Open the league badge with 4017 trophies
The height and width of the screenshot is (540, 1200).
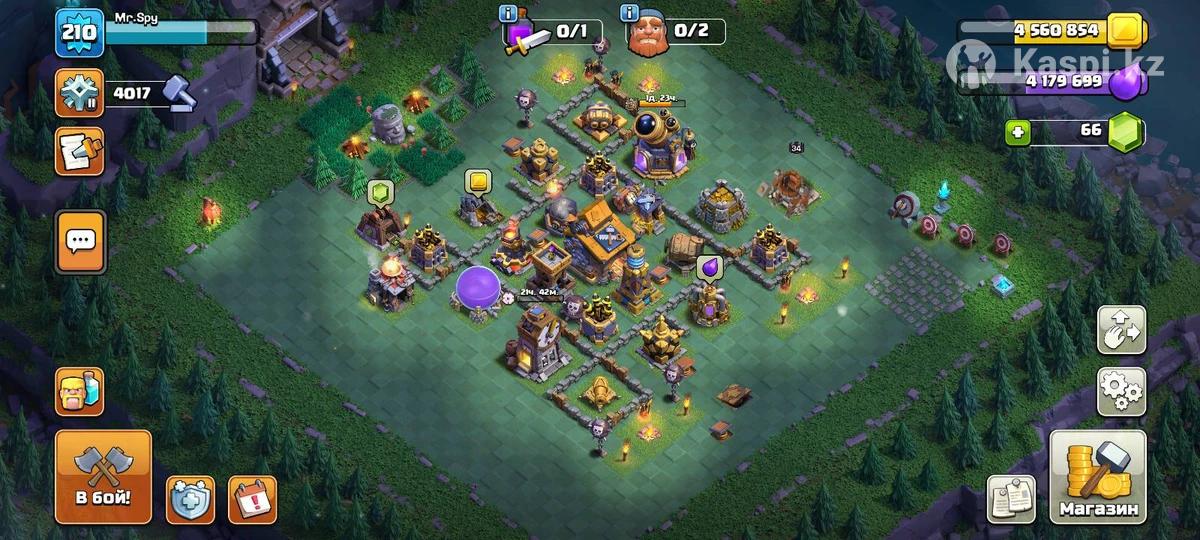(79, 95)
